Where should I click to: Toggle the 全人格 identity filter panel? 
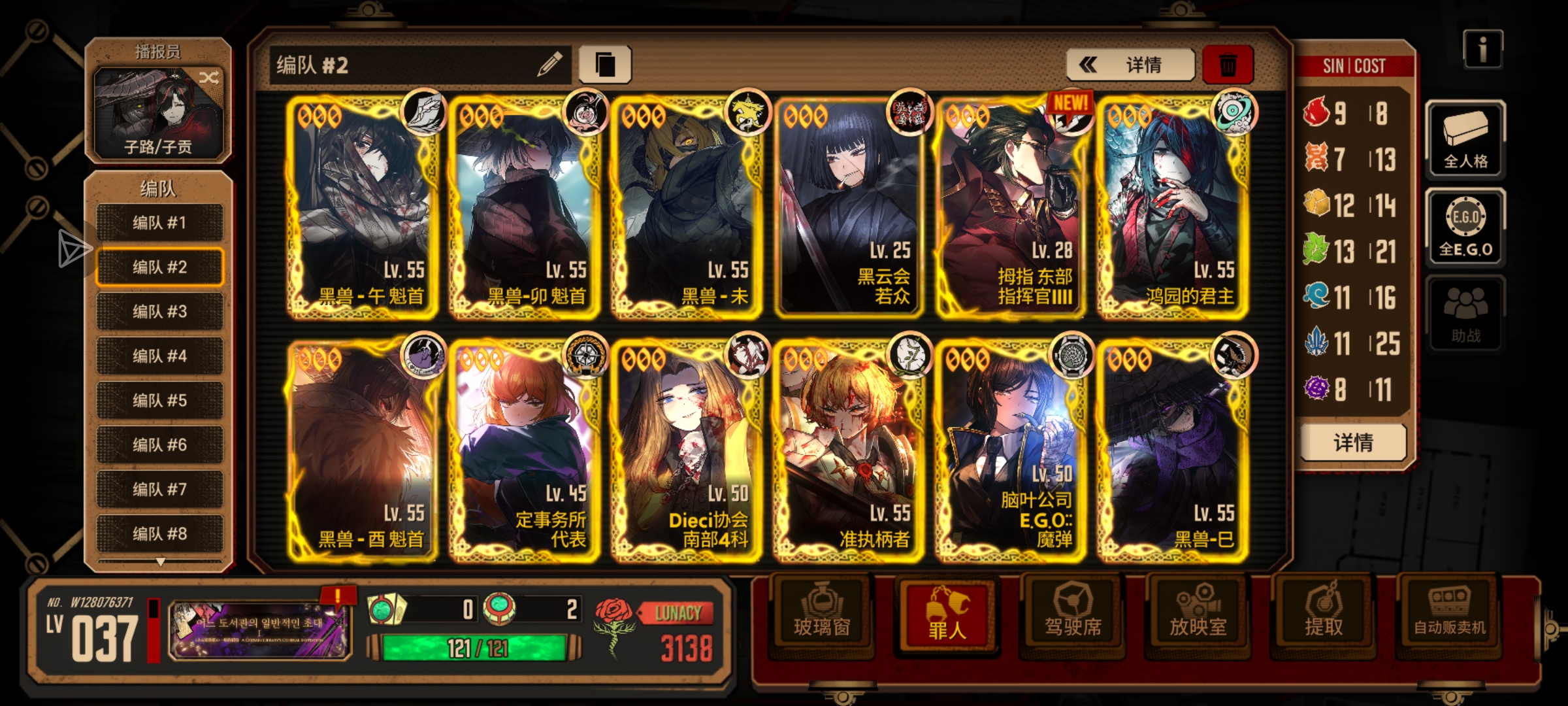tap(1465, 139)
